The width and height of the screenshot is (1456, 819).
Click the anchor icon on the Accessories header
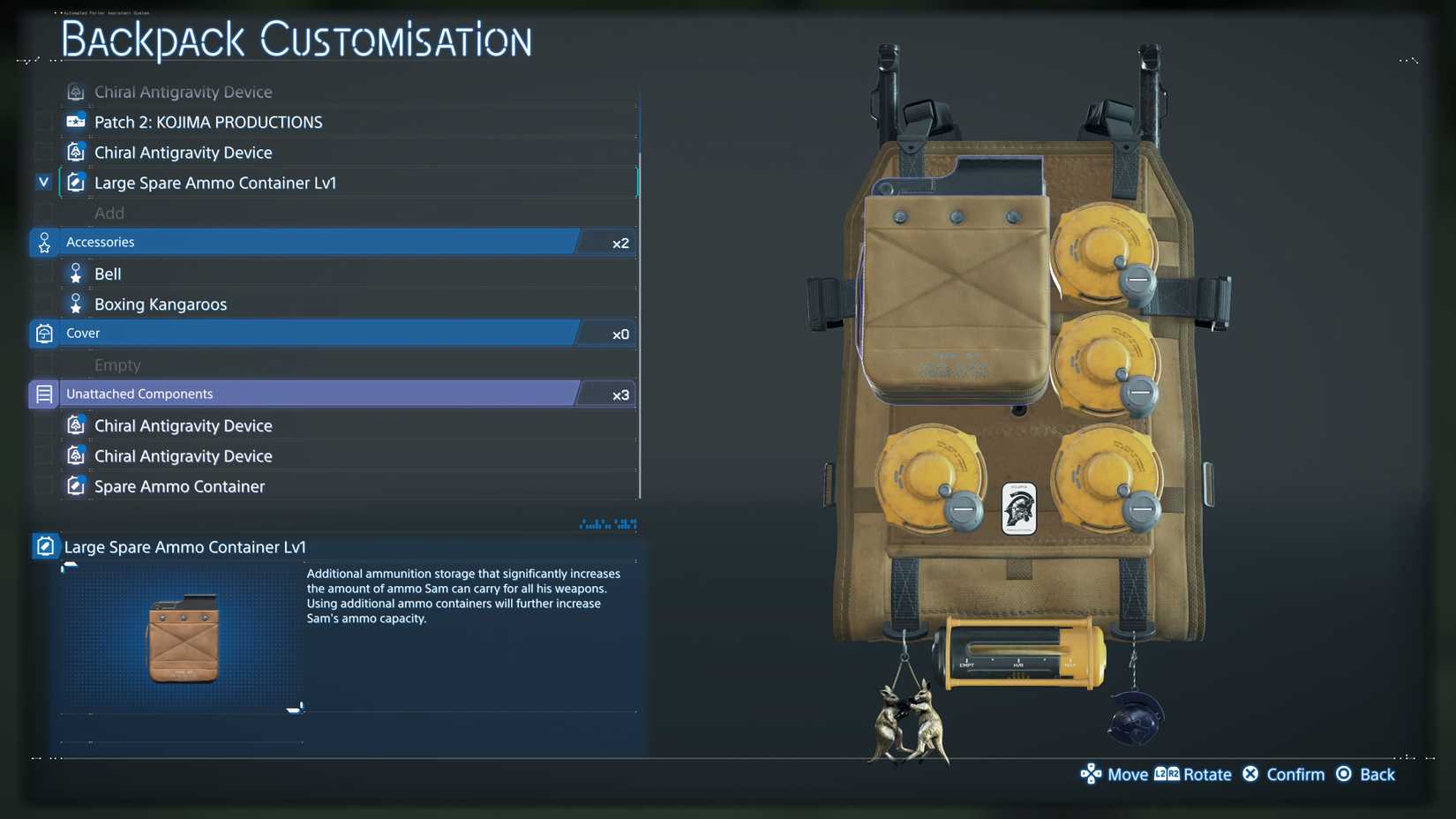[x=43, y=242]
